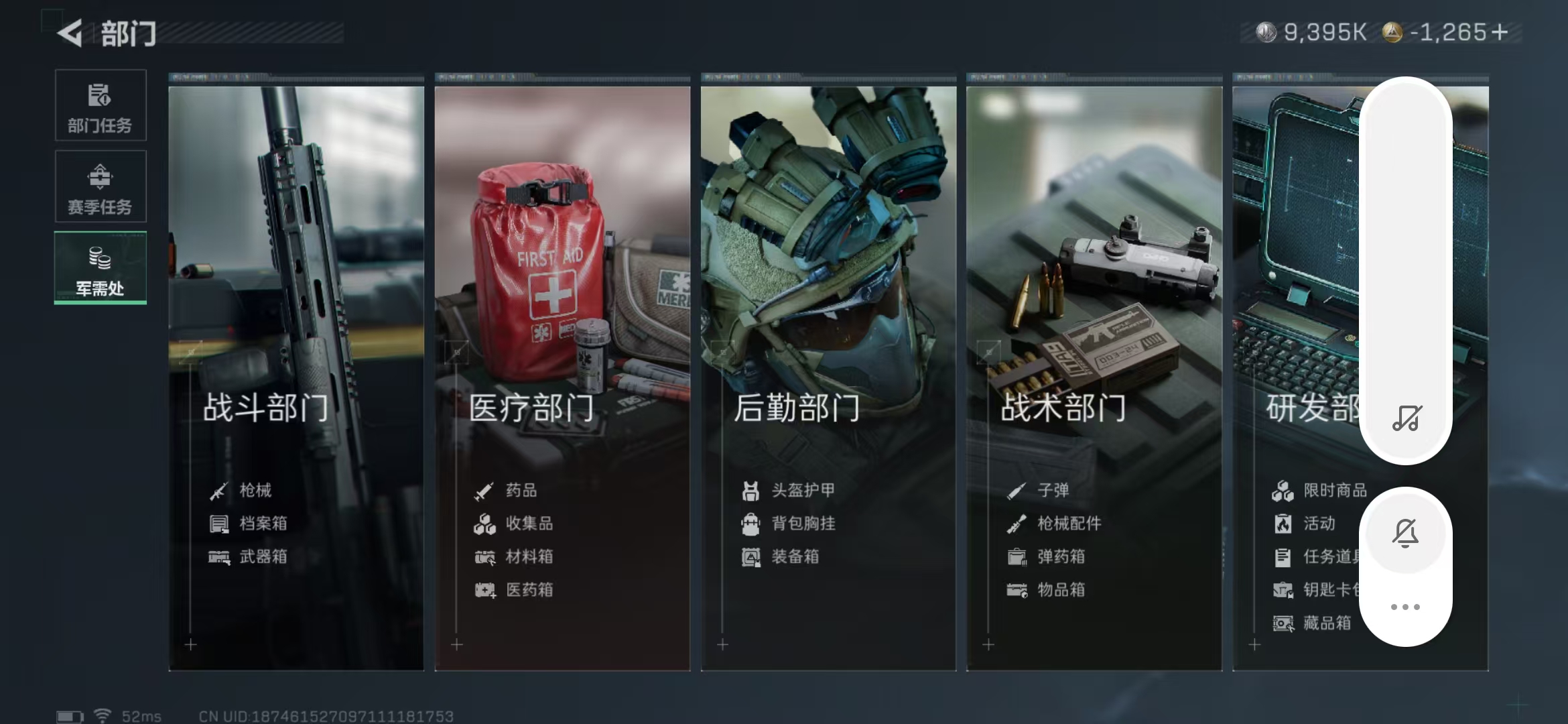This screenshot has height=724, width=1568.
Task: Click the 武器箱 weapon case icon
Action: click(x=219, y=557)
